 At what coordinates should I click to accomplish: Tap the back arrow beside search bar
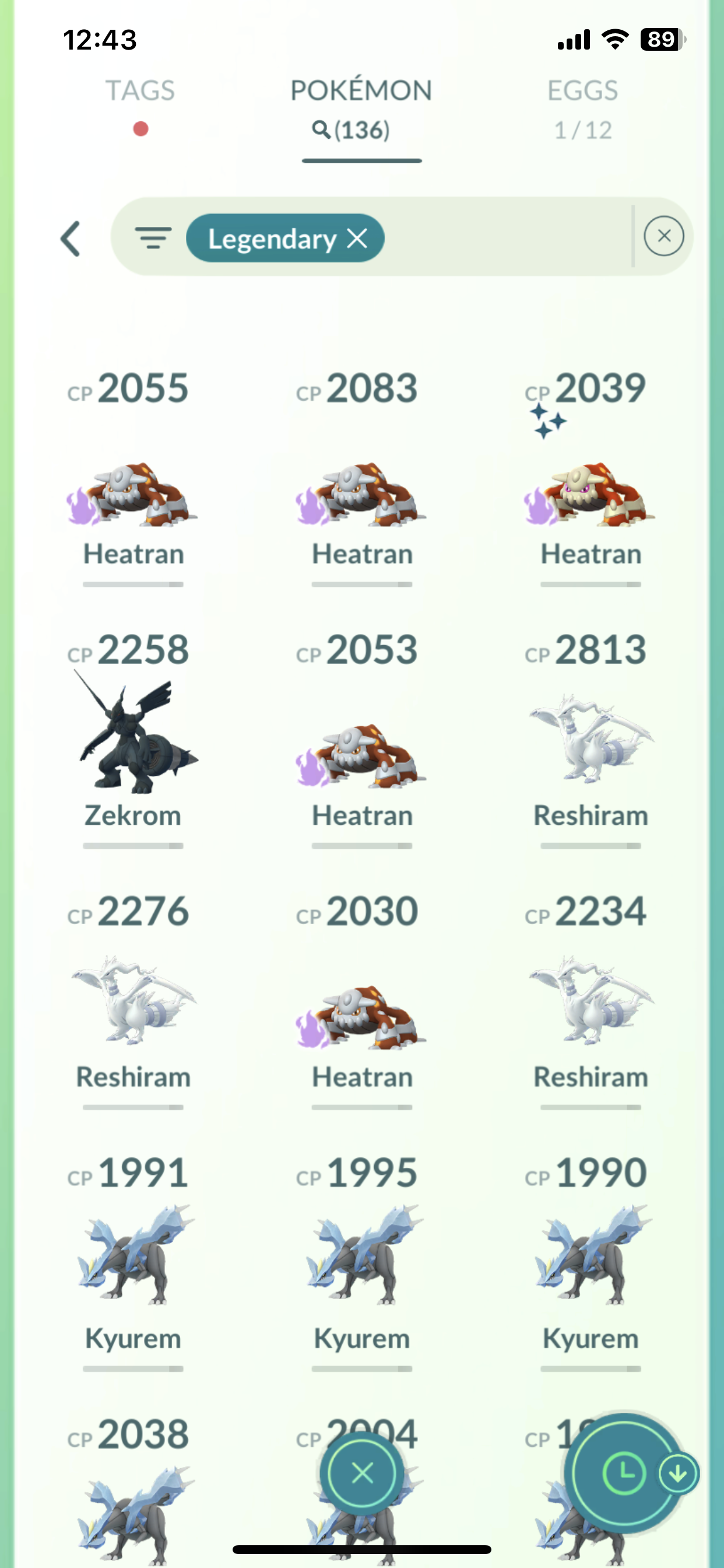71,239
